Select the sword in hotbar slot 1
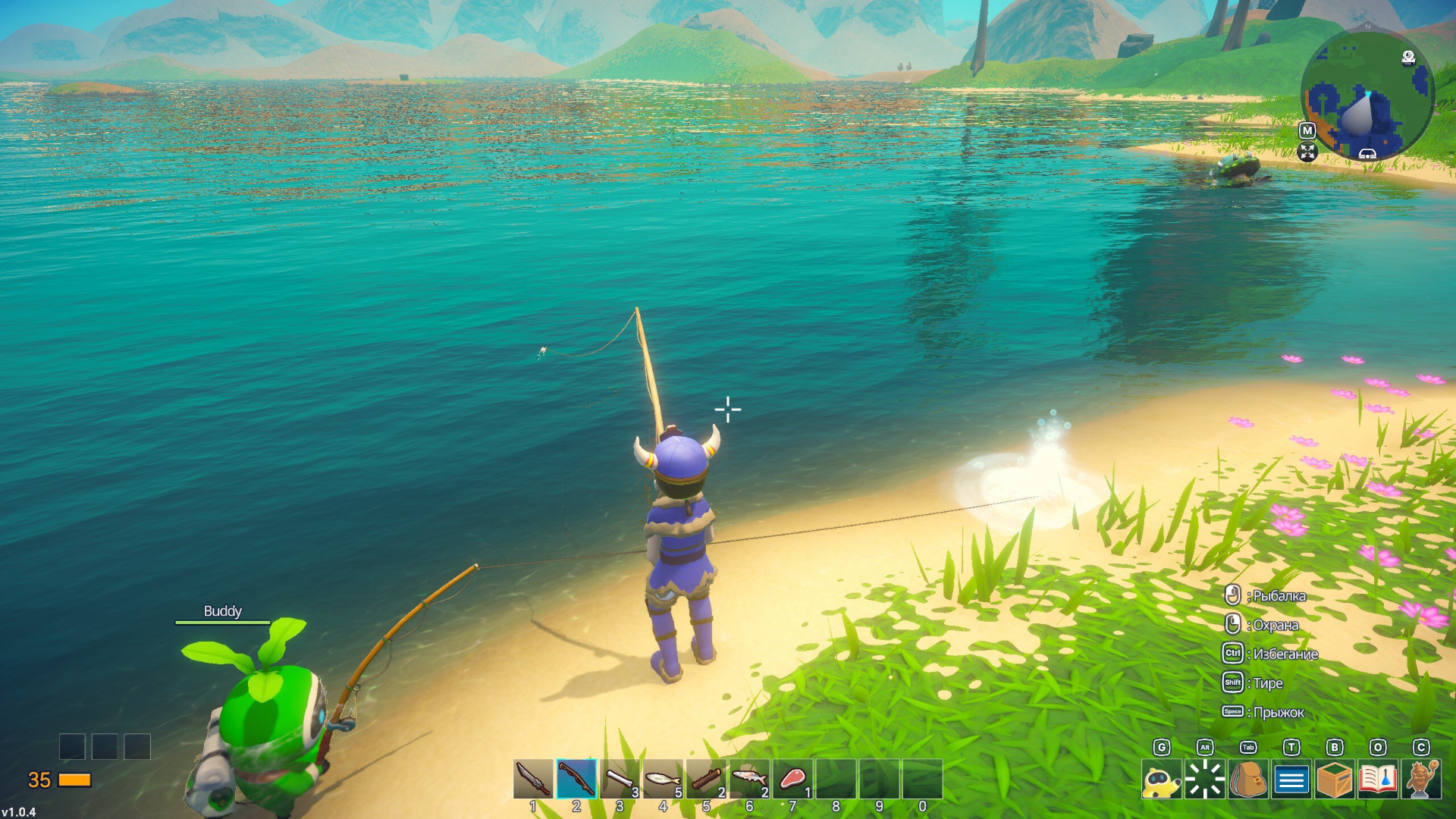Viewport: 1456px width, 819px height. point(532,779)
